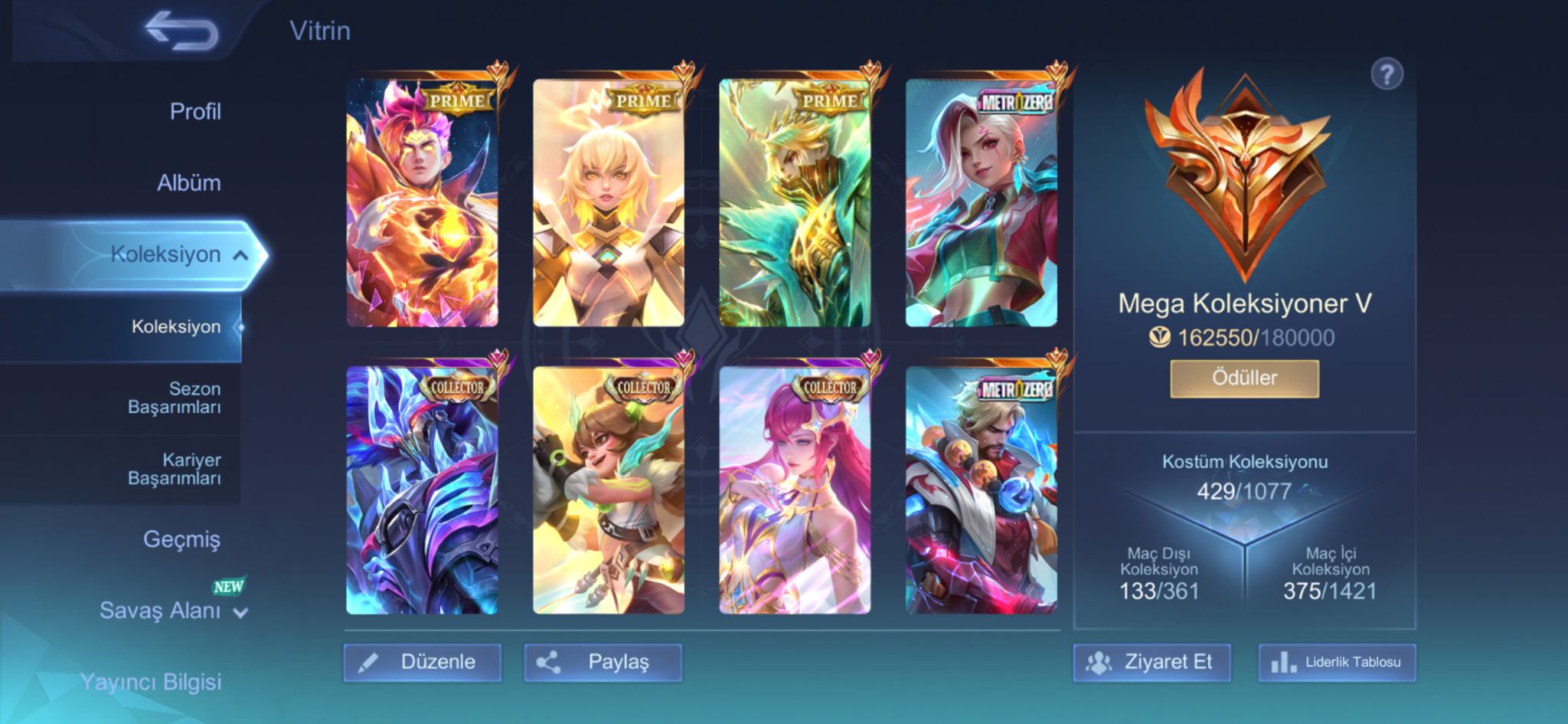Viewport: 1568px width, 724px height.
Task: Share the showcase with Paylaş
Action: (603, 662)
